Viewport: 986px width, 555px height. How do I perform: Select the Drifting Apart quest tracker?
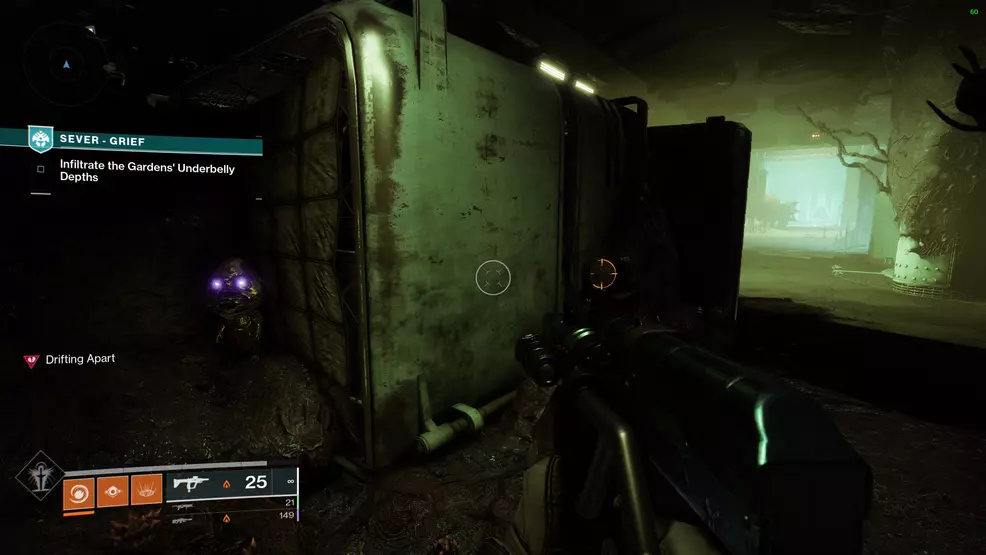point(80,359)
